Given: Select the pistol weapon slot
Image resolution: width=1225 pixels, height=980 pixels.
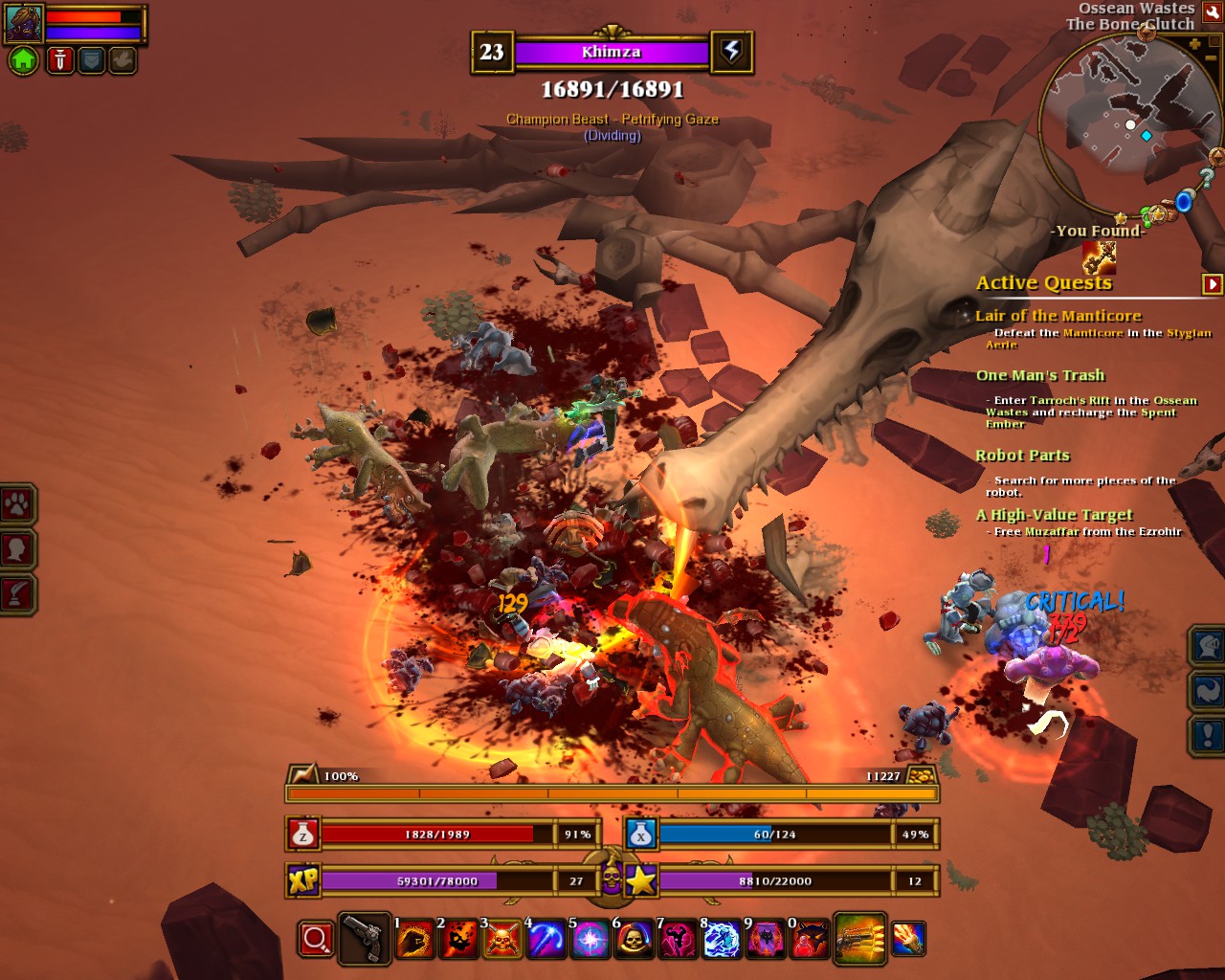Looking at the screenshot, I should click(x=365, y=940).
